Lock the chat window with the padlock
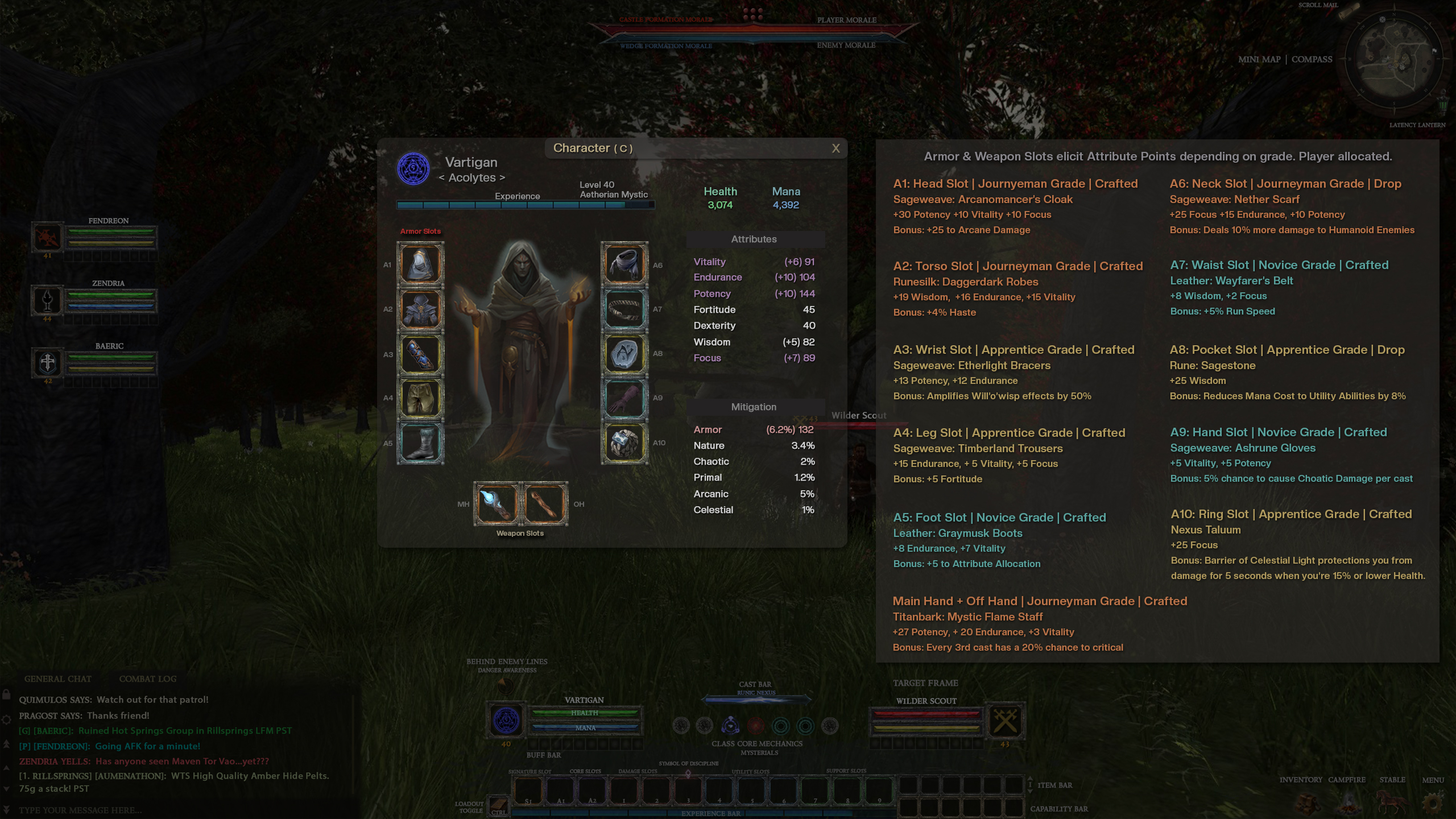 [6, 695]
